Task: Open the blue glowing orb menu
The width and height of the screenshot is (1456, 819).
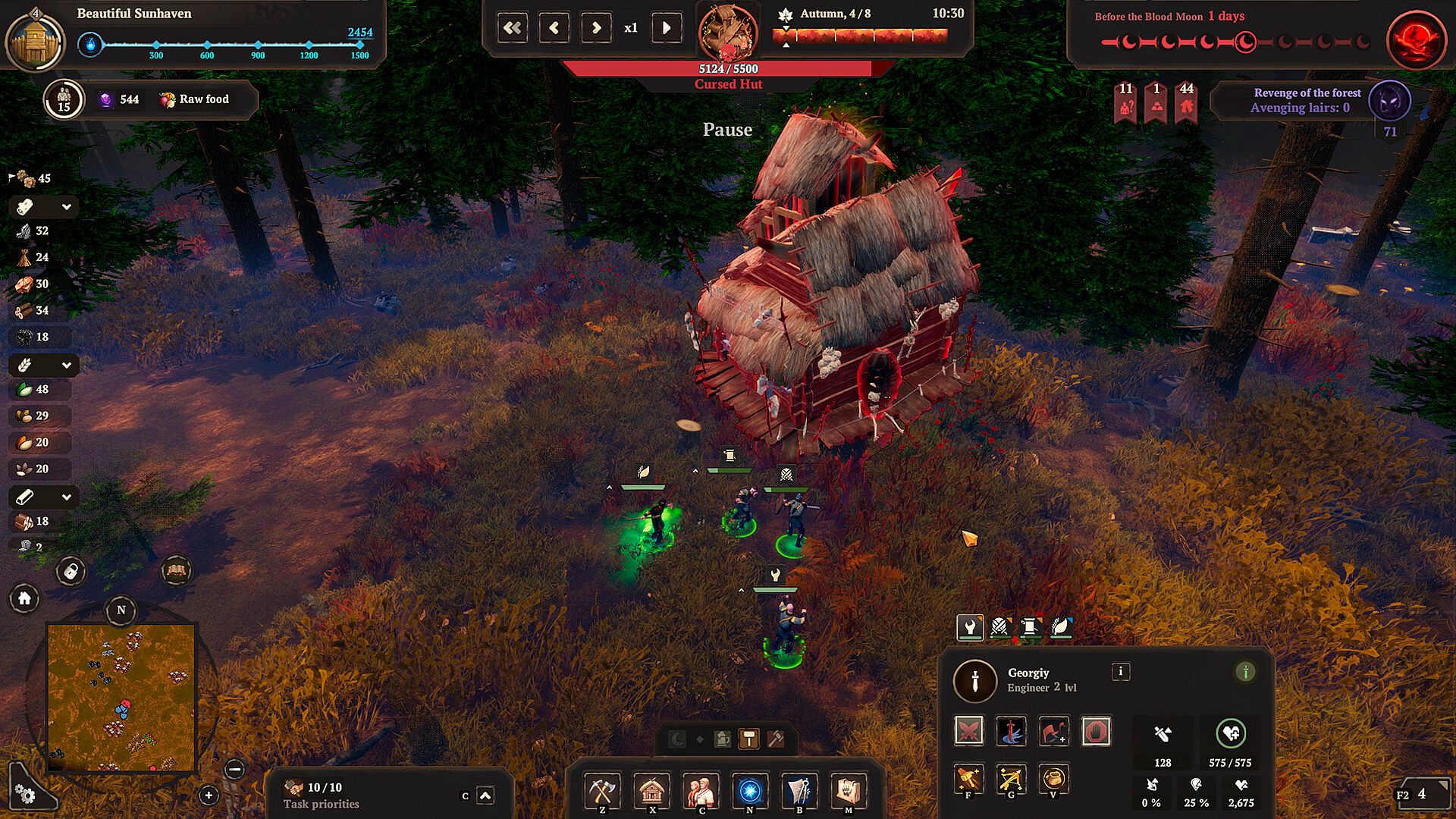Action: click(750, 791)
